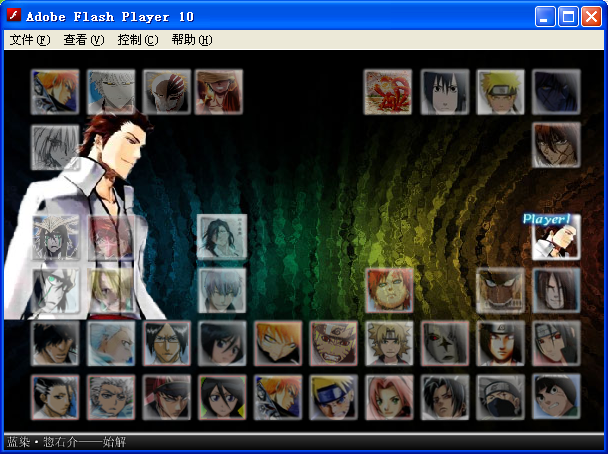The height and width of the screenshot is (454, 608).
Task: Select the red-haired Renji portrait
Action: click(166, 398)
